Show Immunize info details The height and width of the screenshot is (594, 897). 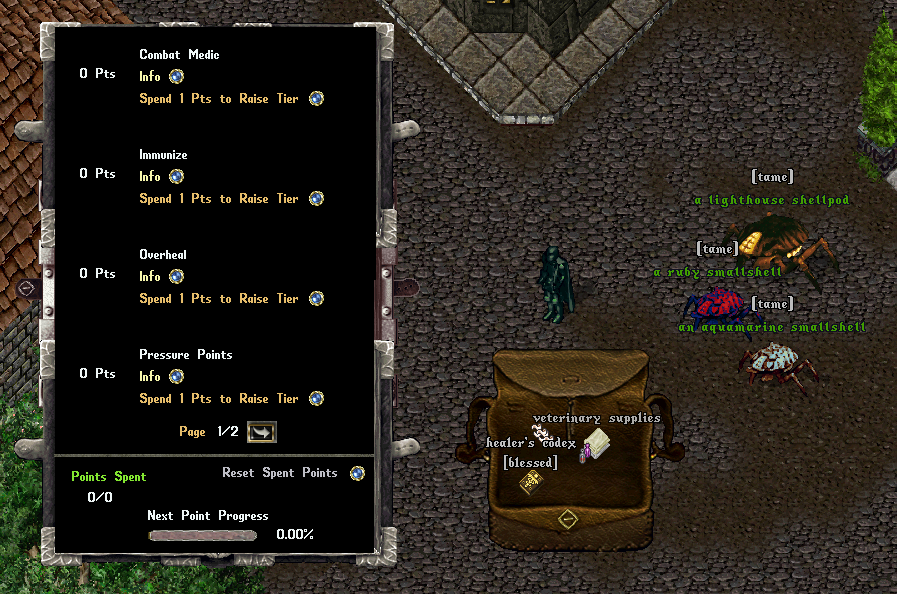pyautogui.click(x=176, y=176)
